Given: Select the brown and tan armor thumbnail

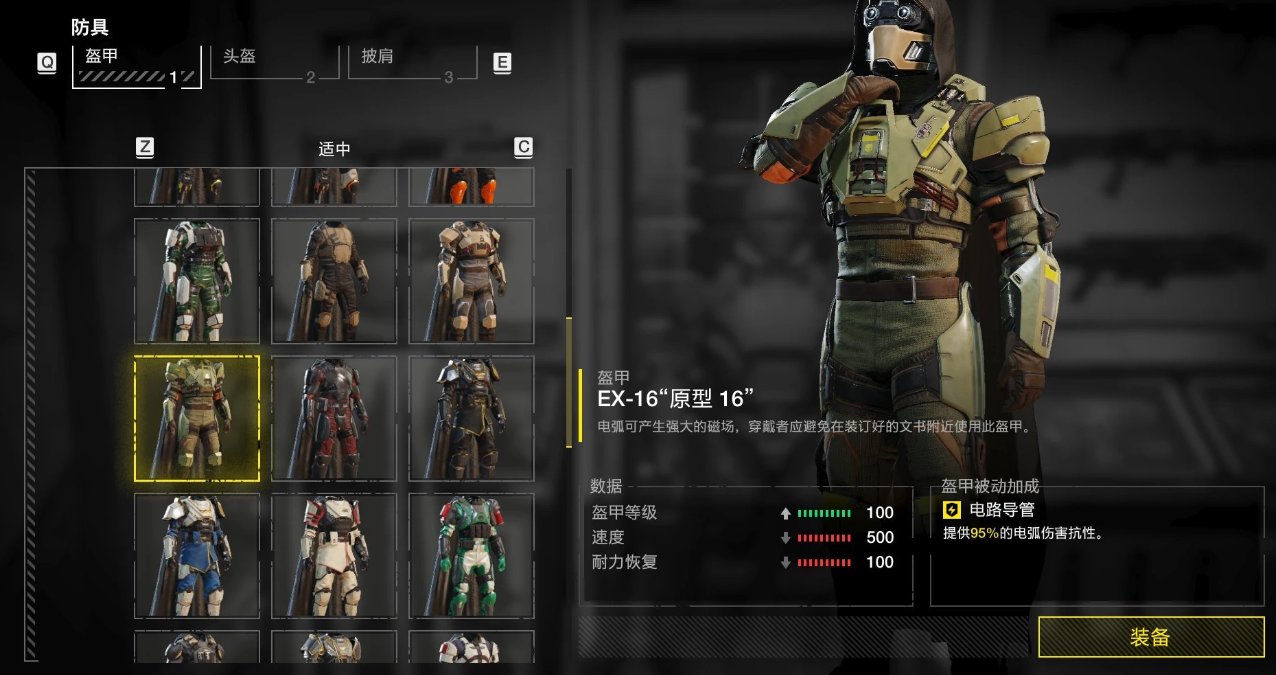Looking at the screenshot, I should (x=334, y=281).
